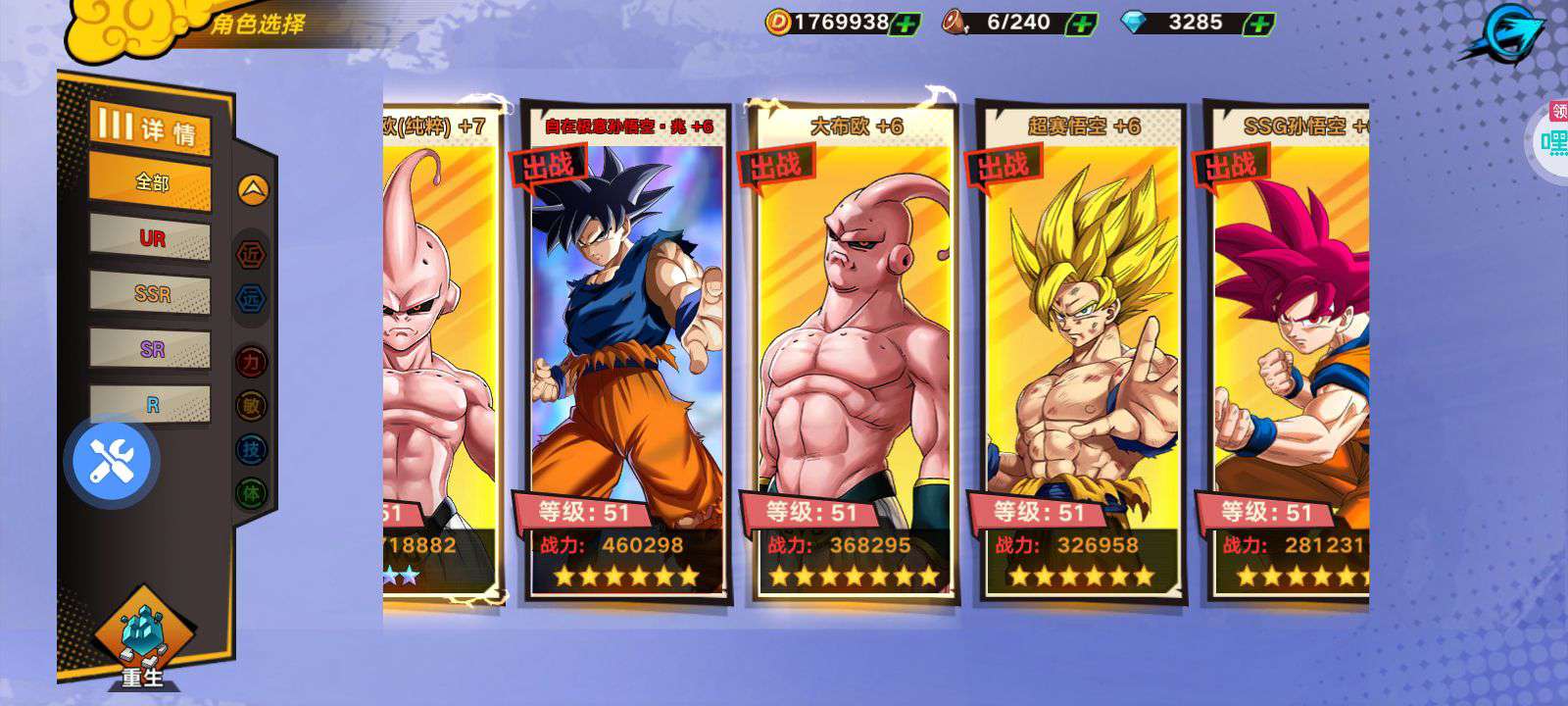Toggle the 近 melee range filter
This screenshot has width=1568, height=706.
tap(252, 255)
